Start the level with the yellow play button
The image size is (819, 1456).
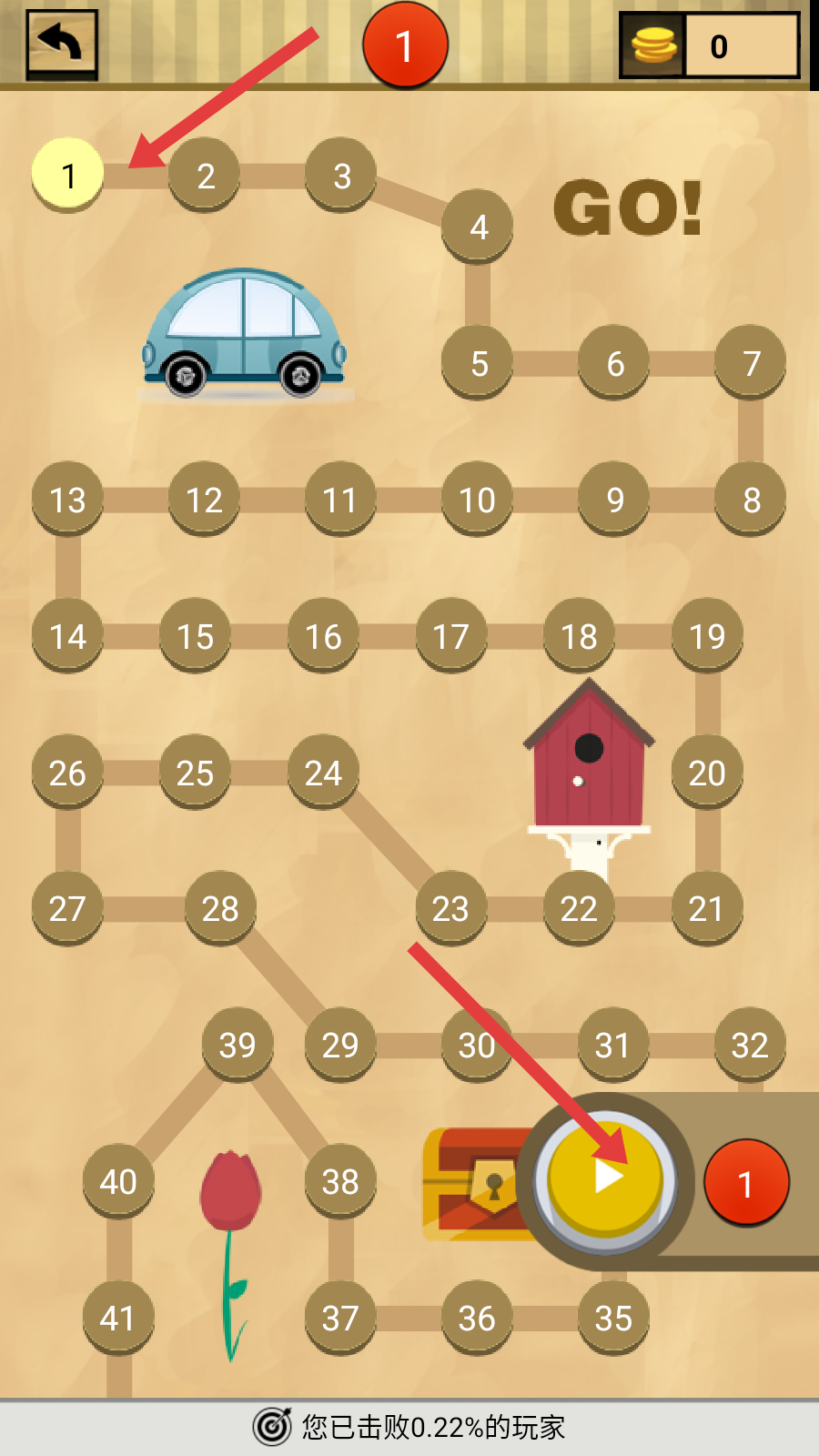[x=605, y=1178]
